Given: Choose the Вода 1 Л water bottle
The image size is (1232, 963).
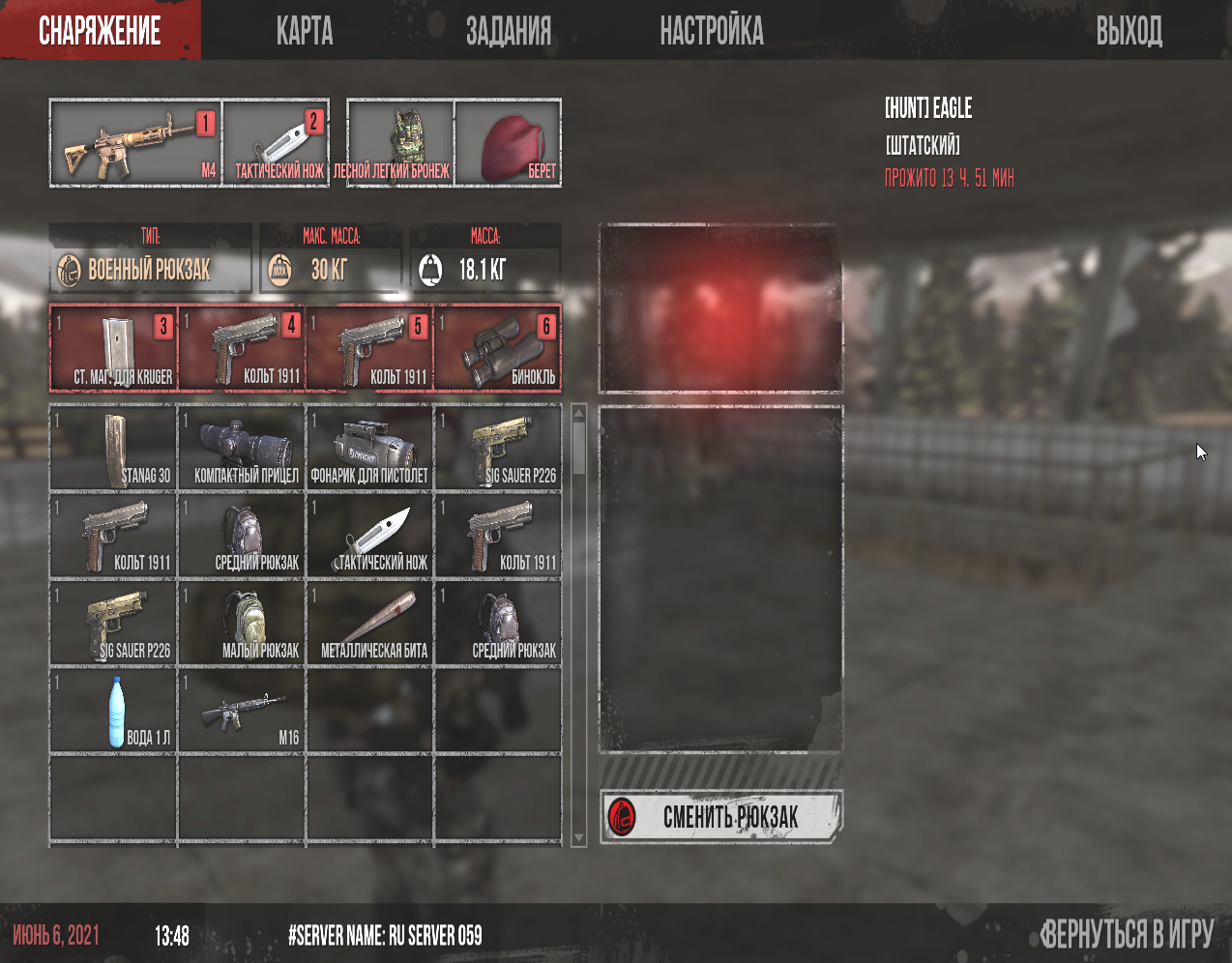Looking at the screenshot, I should [114, 711].
